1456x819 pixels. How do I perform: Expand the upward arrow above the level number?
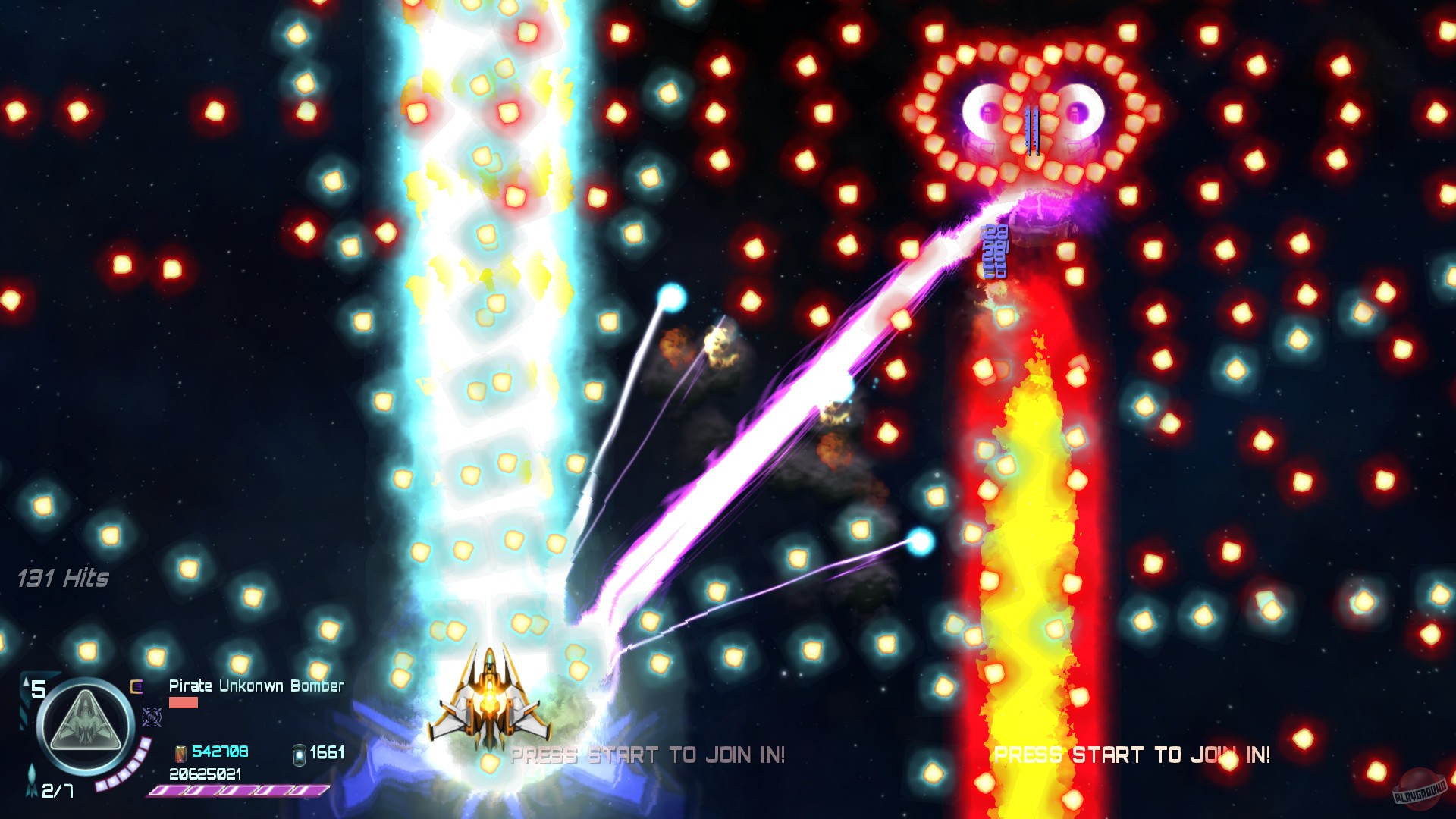(25, 683)
